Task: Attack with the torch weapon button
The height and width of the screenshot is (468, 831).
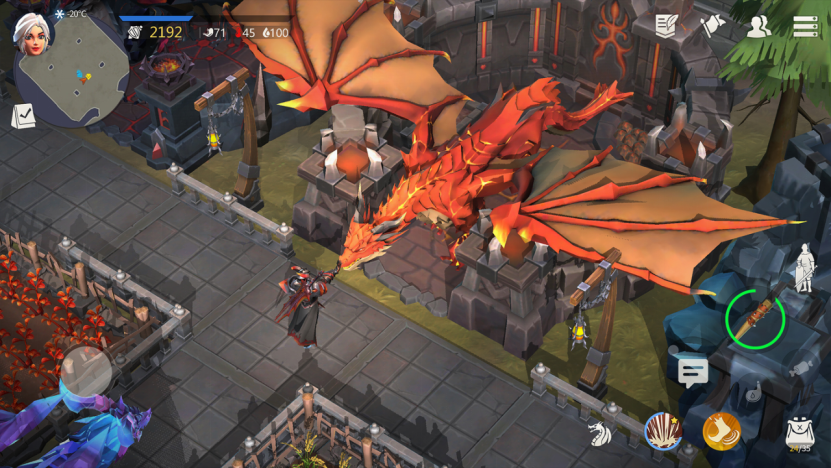Action: tap(755, 318)
